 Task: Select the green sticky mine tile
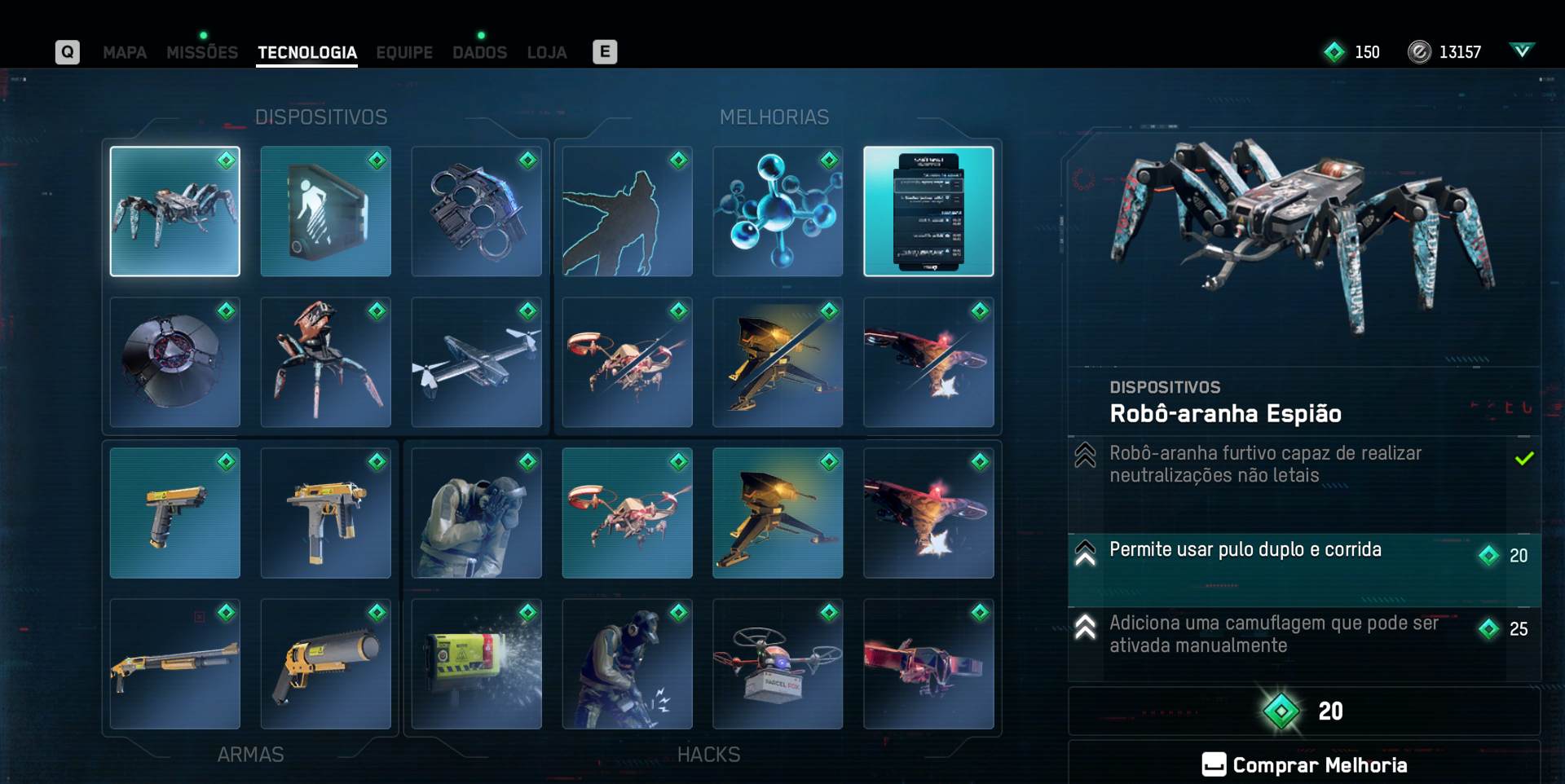click(477, 664)
